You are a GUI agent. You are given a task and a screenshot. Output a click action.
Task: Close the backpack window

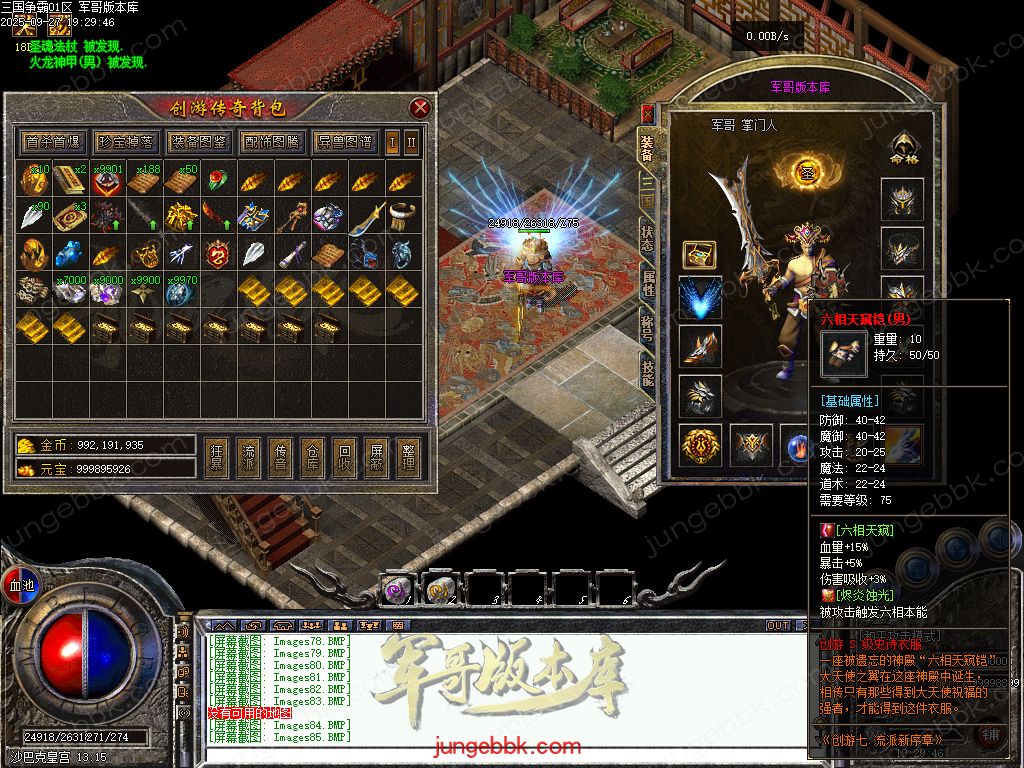(x=420, y=108)
